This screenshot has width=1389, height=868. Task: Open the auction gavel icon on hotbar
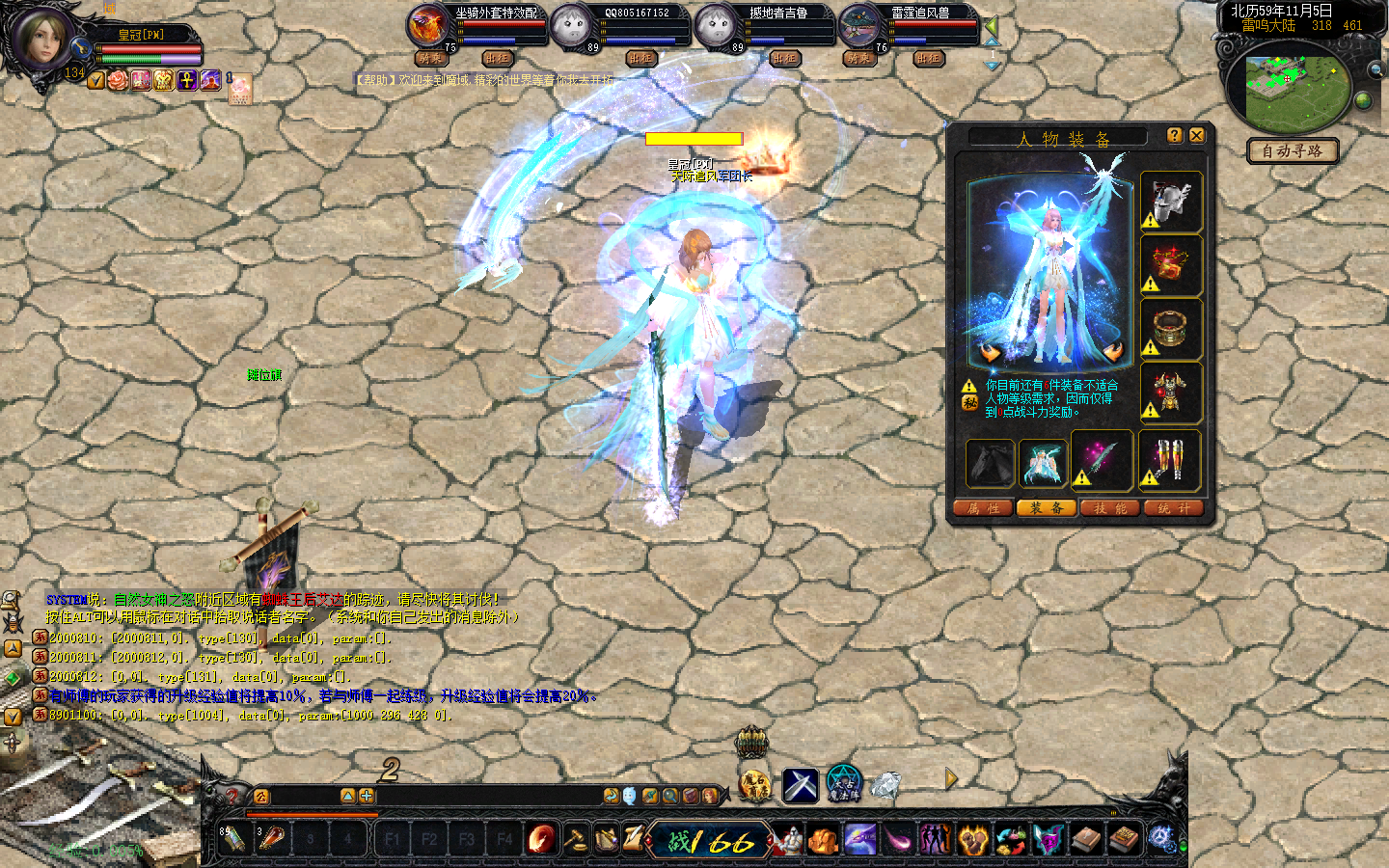[x=575, y=840]
